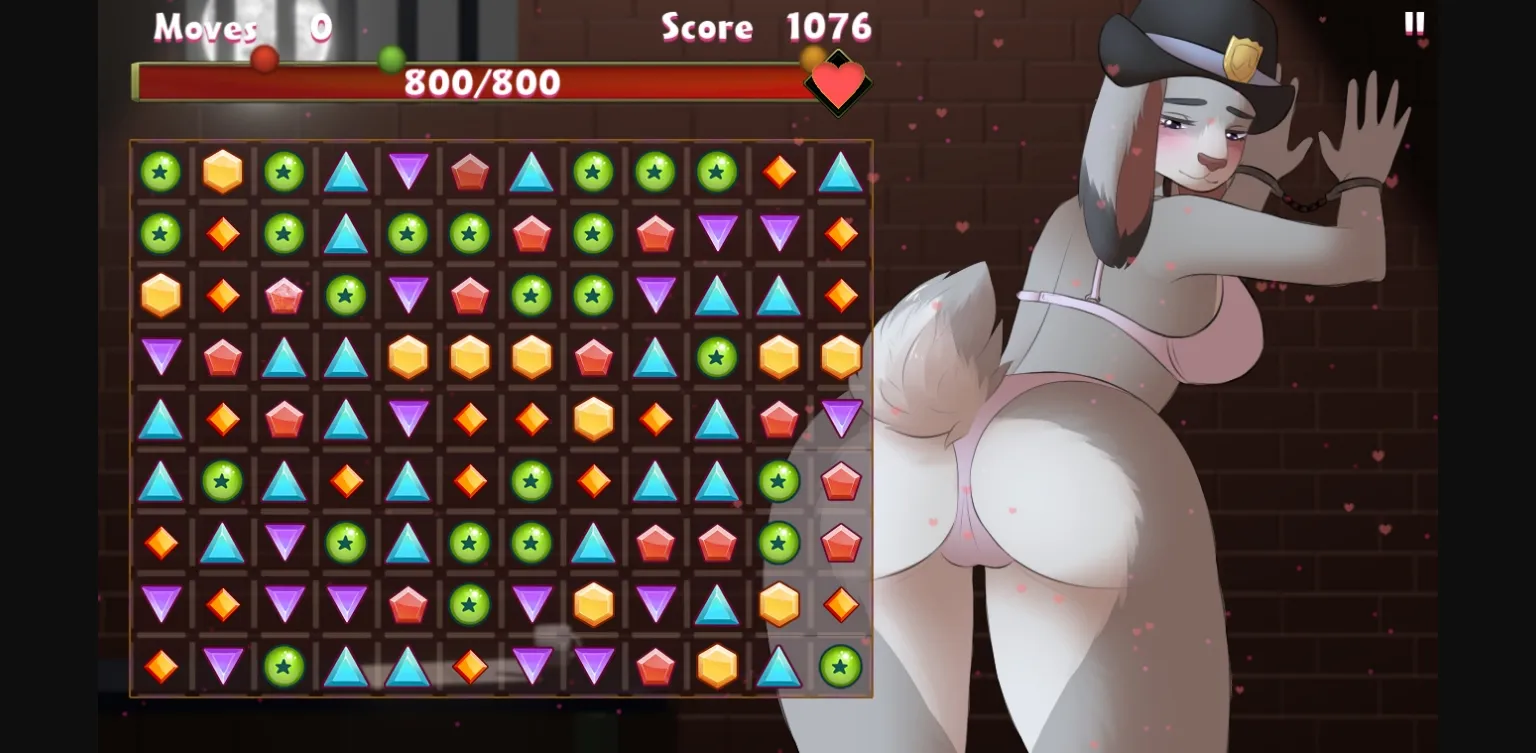Click the Score value showing 1076
Viewport: 1536px width, 753px height.
click(x=828, y=28)
